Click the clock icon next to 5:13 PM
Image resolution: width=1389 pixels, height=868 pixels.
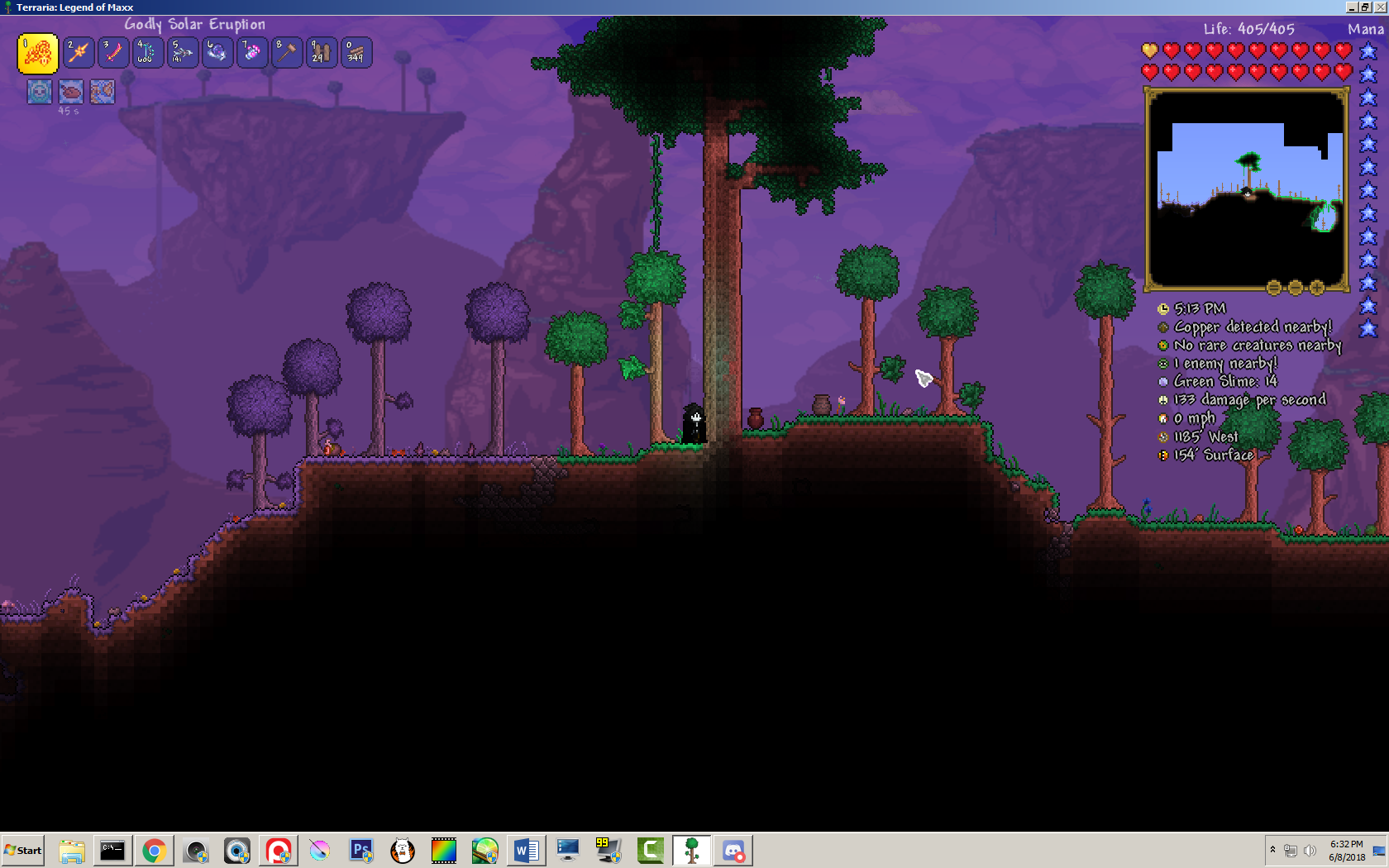click(1164, 308)
